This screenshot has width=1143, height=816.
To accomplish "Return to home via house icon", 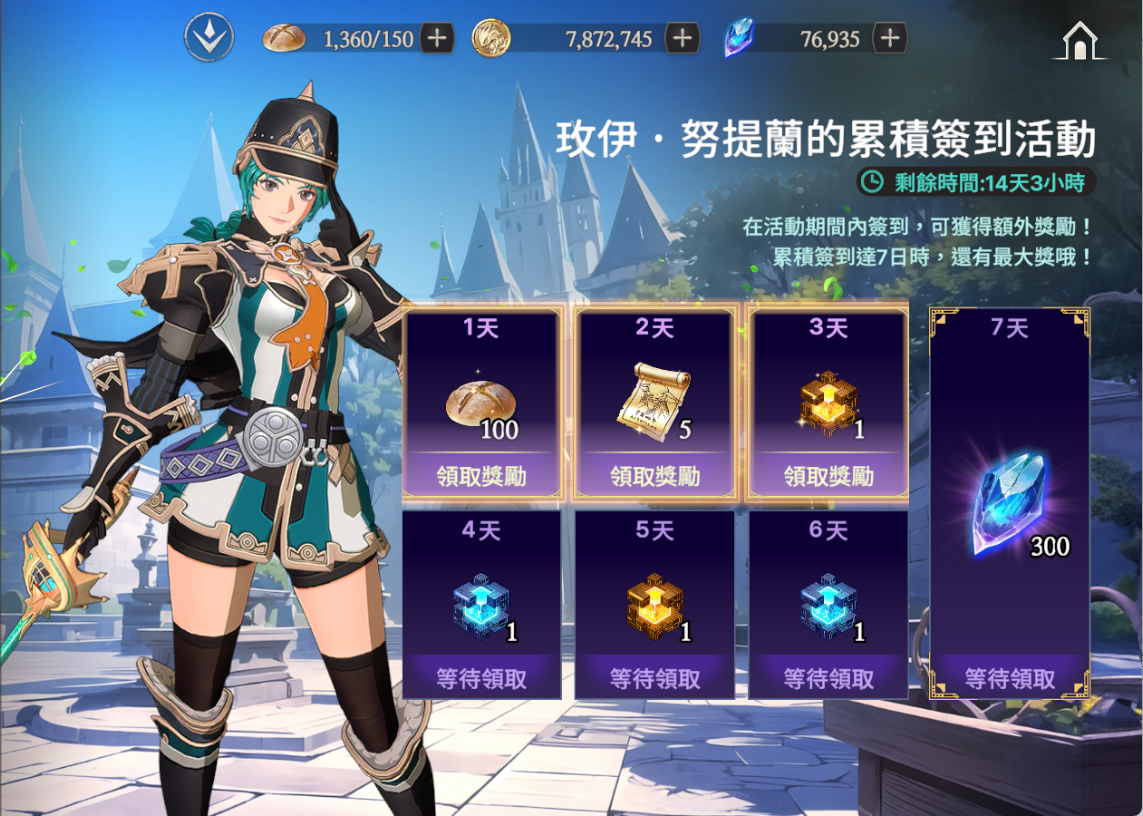I will 1080,41.
